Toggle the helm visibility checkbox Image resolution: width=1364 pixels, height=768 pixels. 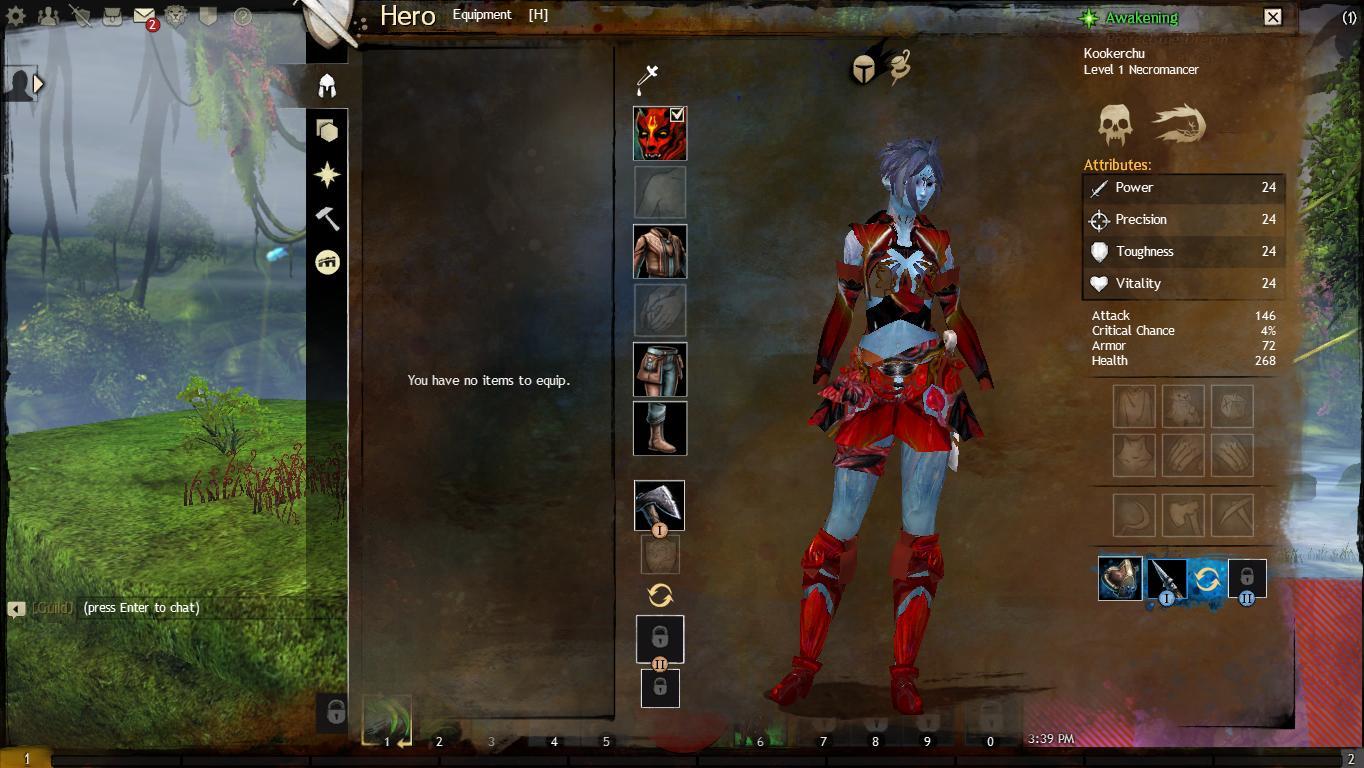pyautogui.click(x=678, y=116)
